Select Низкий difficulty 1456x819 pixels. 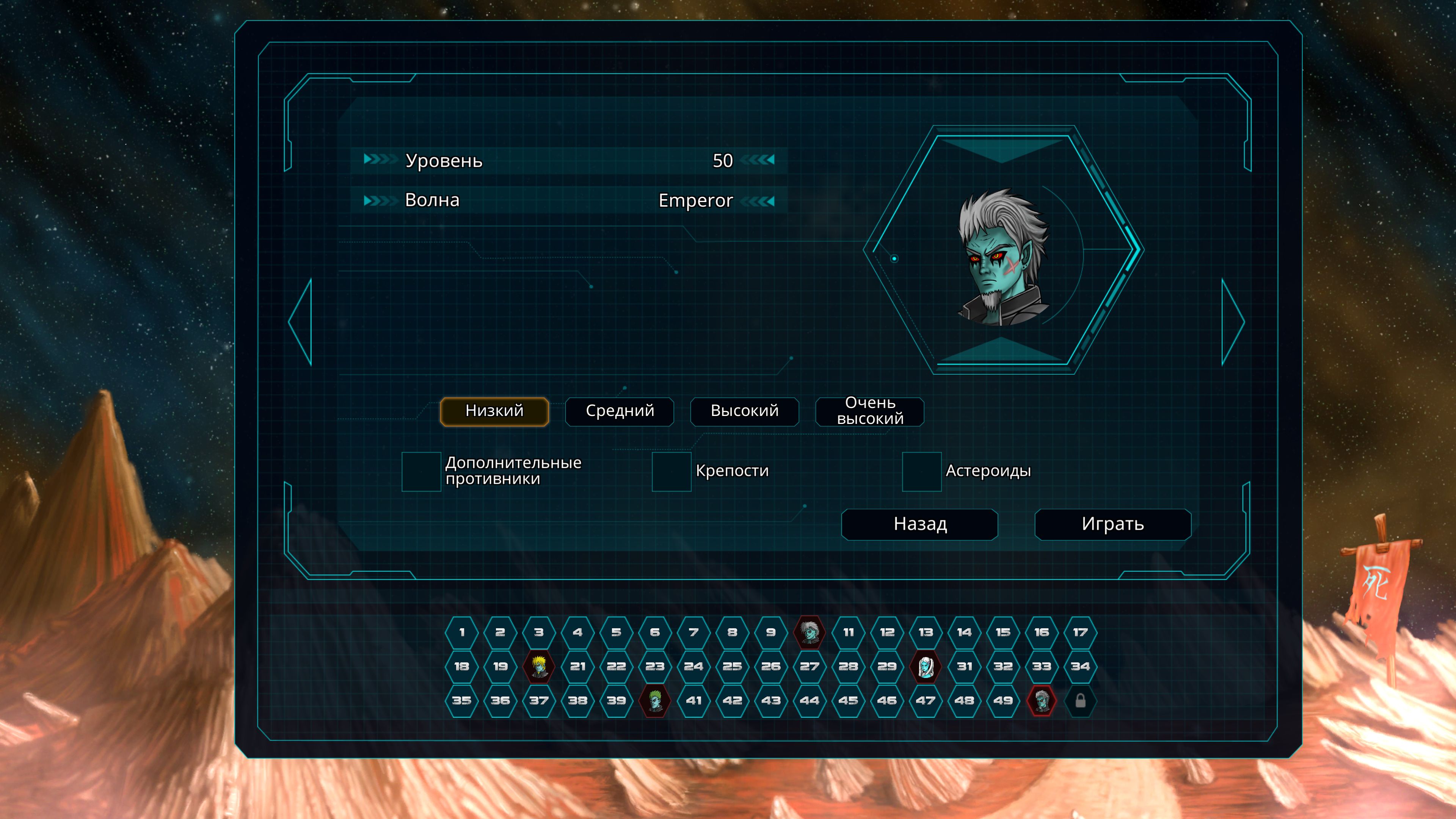(x=494, y=411)
